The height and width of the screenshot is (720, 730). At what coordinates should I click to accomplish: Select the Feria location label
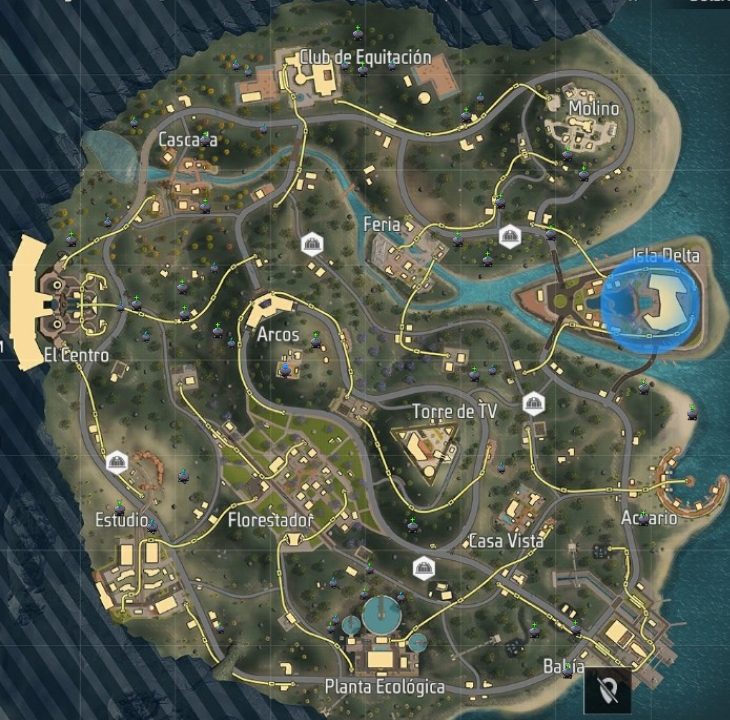[381, 225]
